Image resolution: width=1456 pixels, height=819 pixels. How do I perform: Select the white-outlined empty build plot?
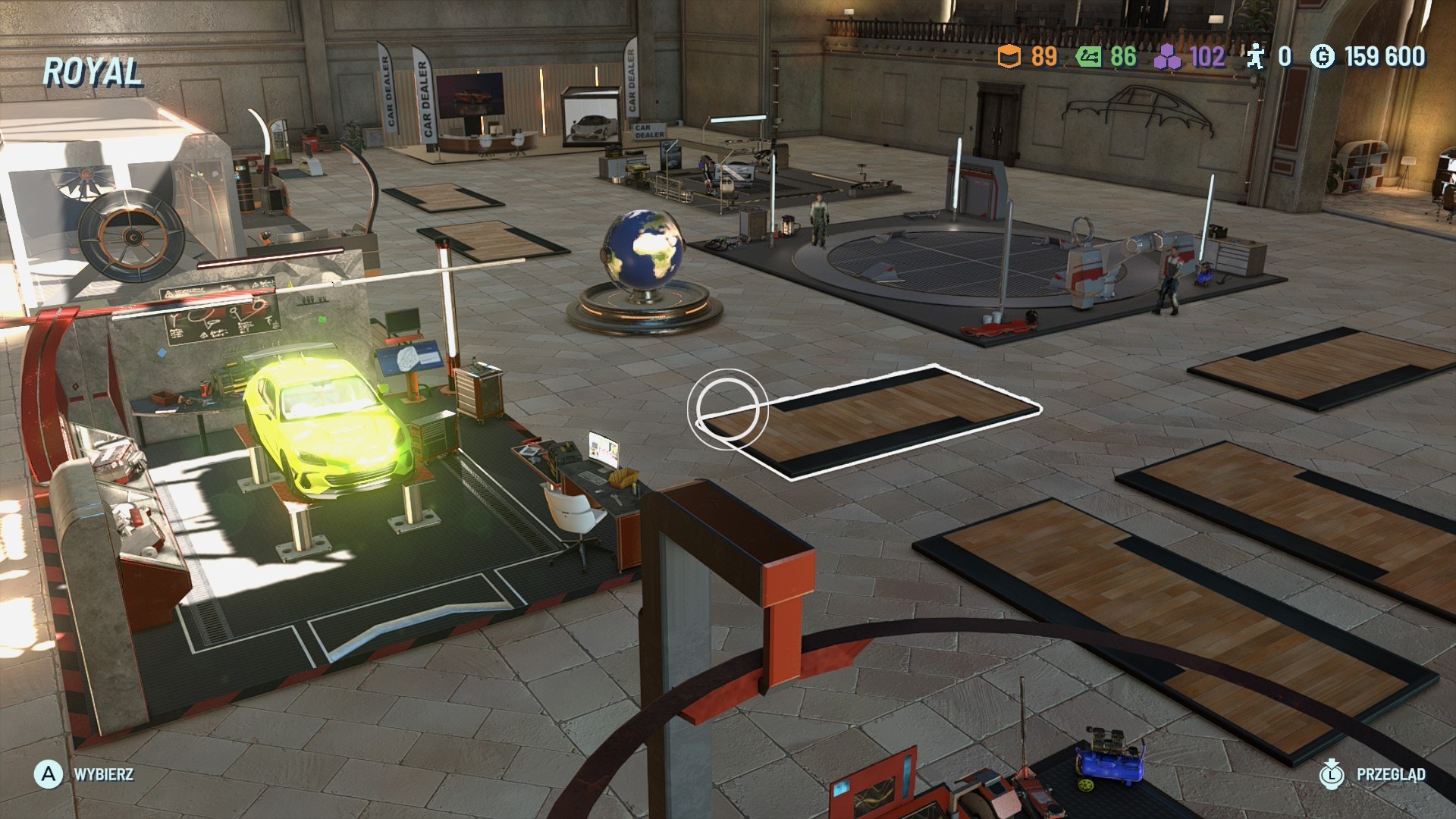pyautogui.click(x=872, y=421)
